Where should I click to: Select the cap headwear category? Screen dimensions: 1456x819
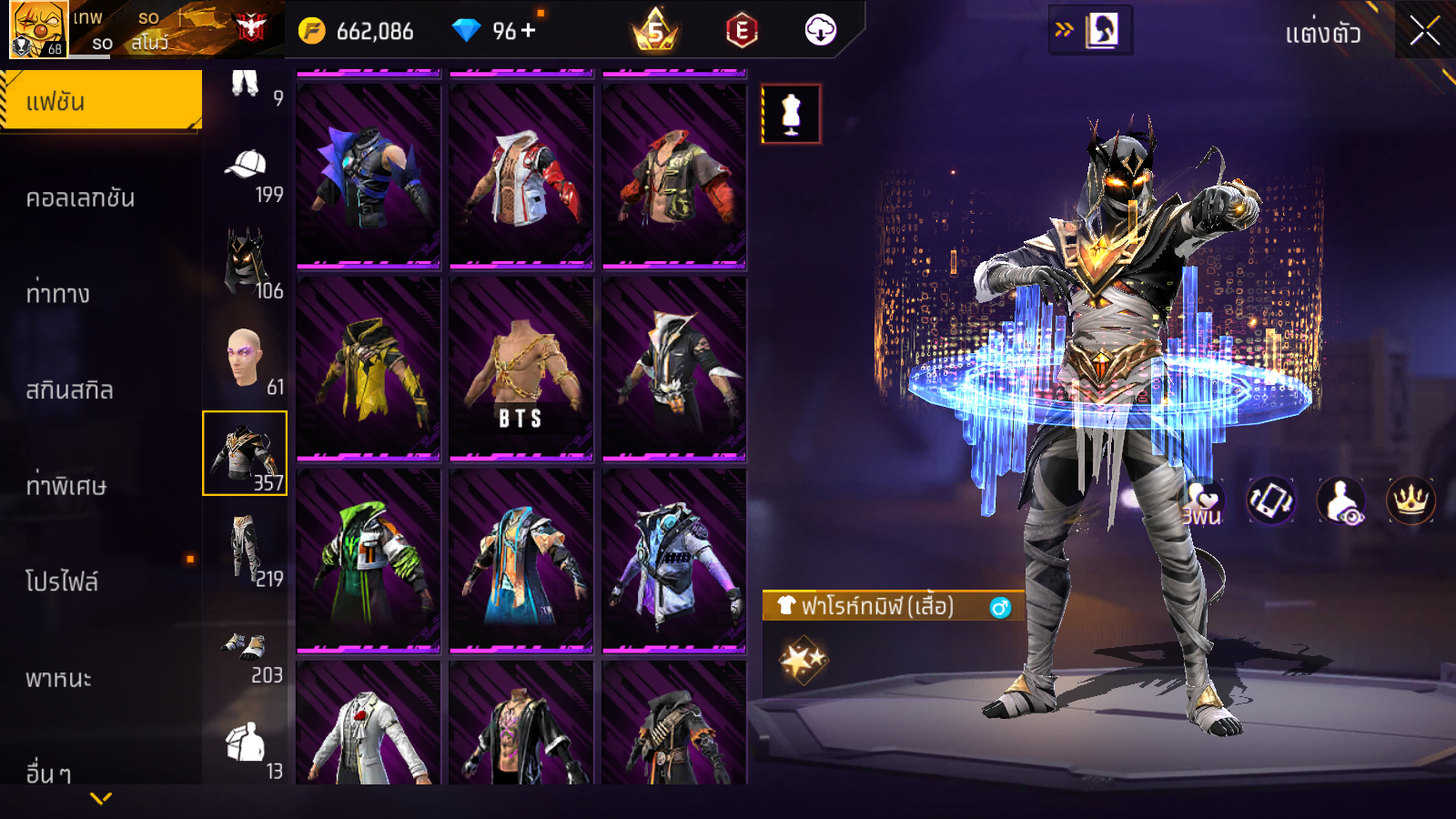pos(246,173)
